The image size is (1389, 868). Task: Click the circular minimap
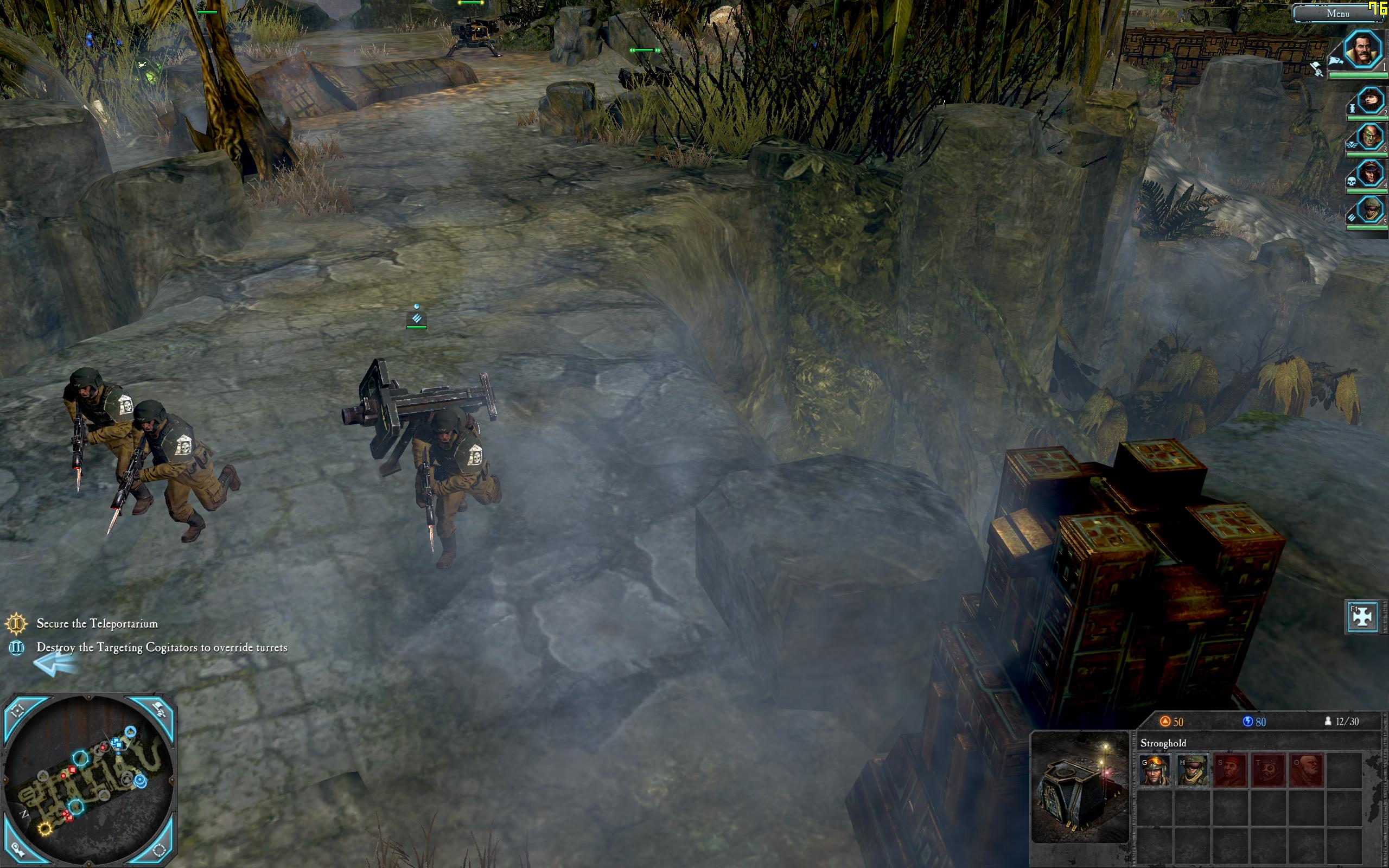pos(88,780)
